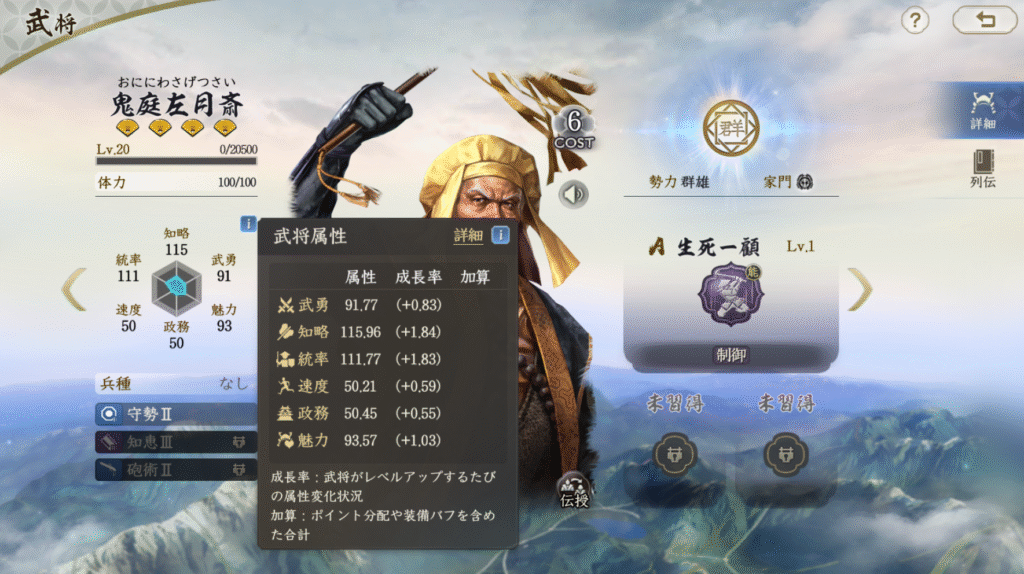
Task: Open the help question mark button
Action: (x=916, y=20)
